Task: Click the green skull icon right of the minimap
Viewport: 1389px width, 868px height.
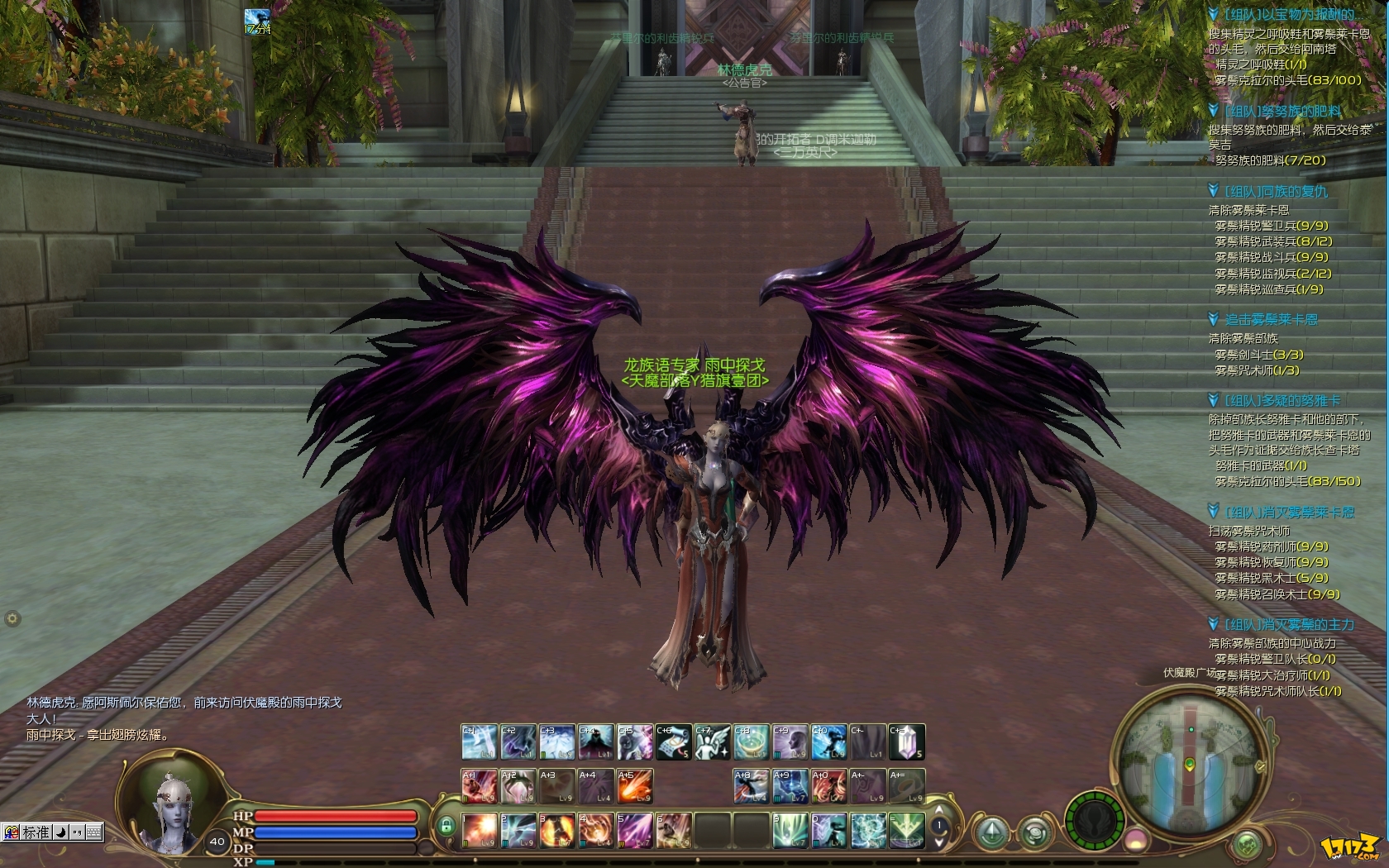Action: [x=1247, y=845]
